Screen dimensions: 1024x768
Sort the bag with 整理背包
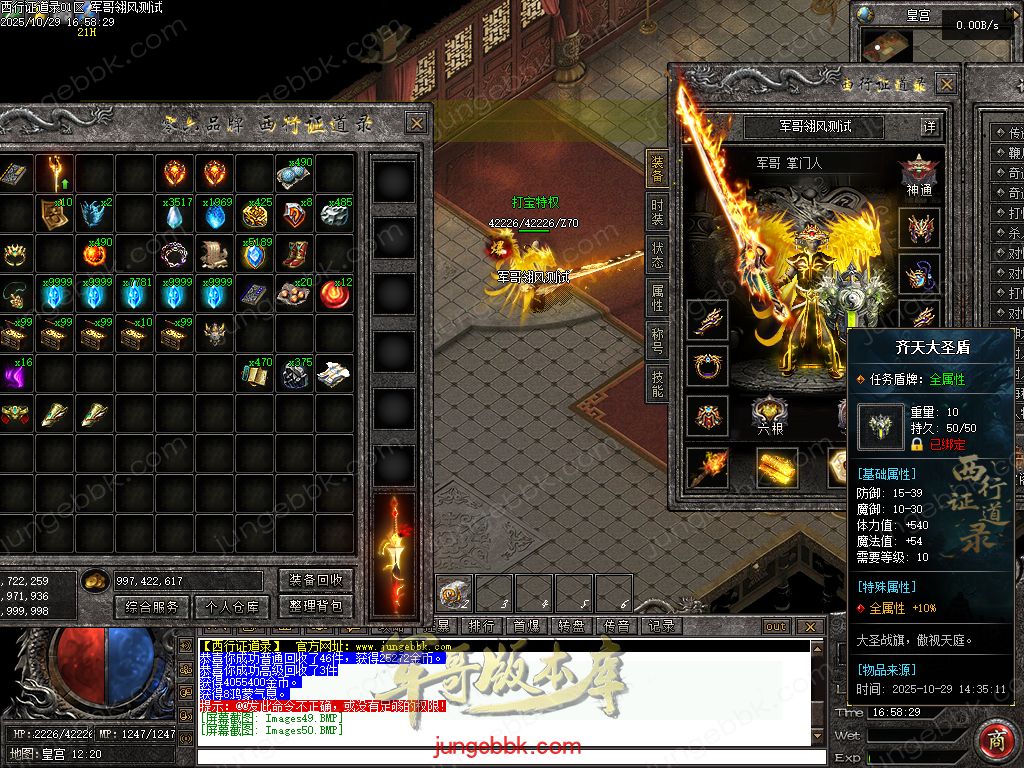tap(316, 606)
